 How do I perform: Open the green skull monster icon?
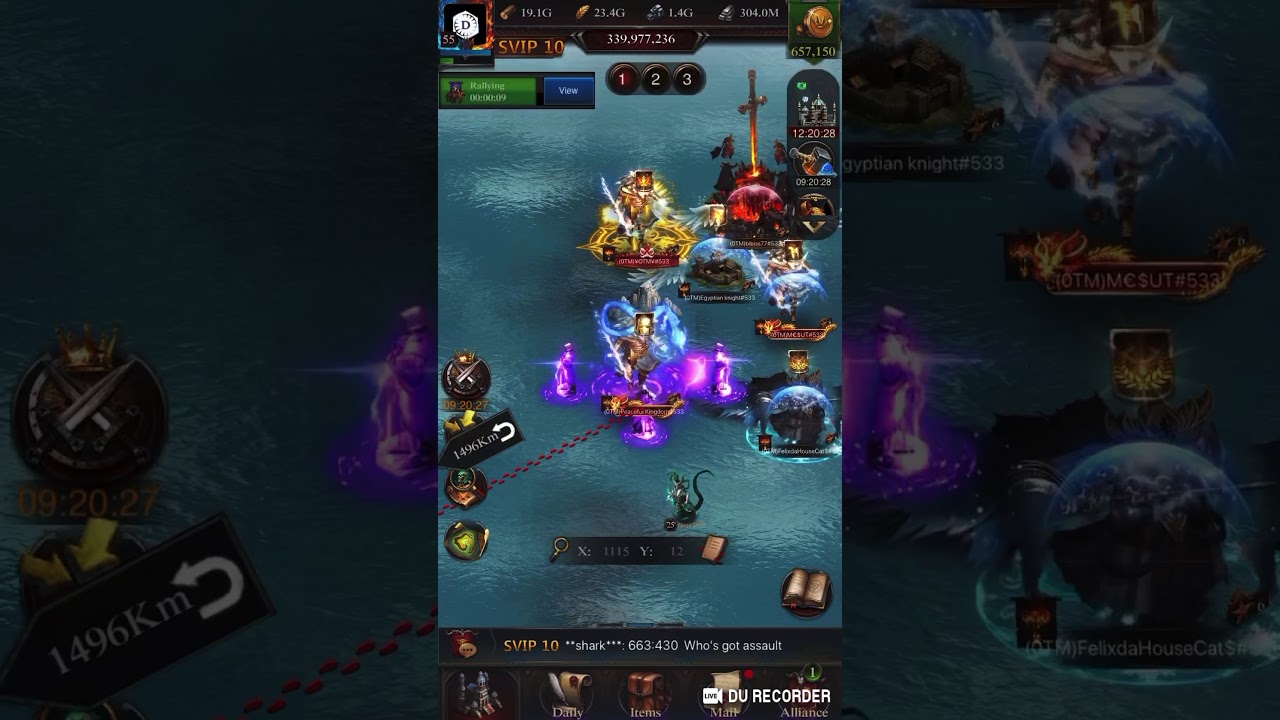click(x=465, y=487)
